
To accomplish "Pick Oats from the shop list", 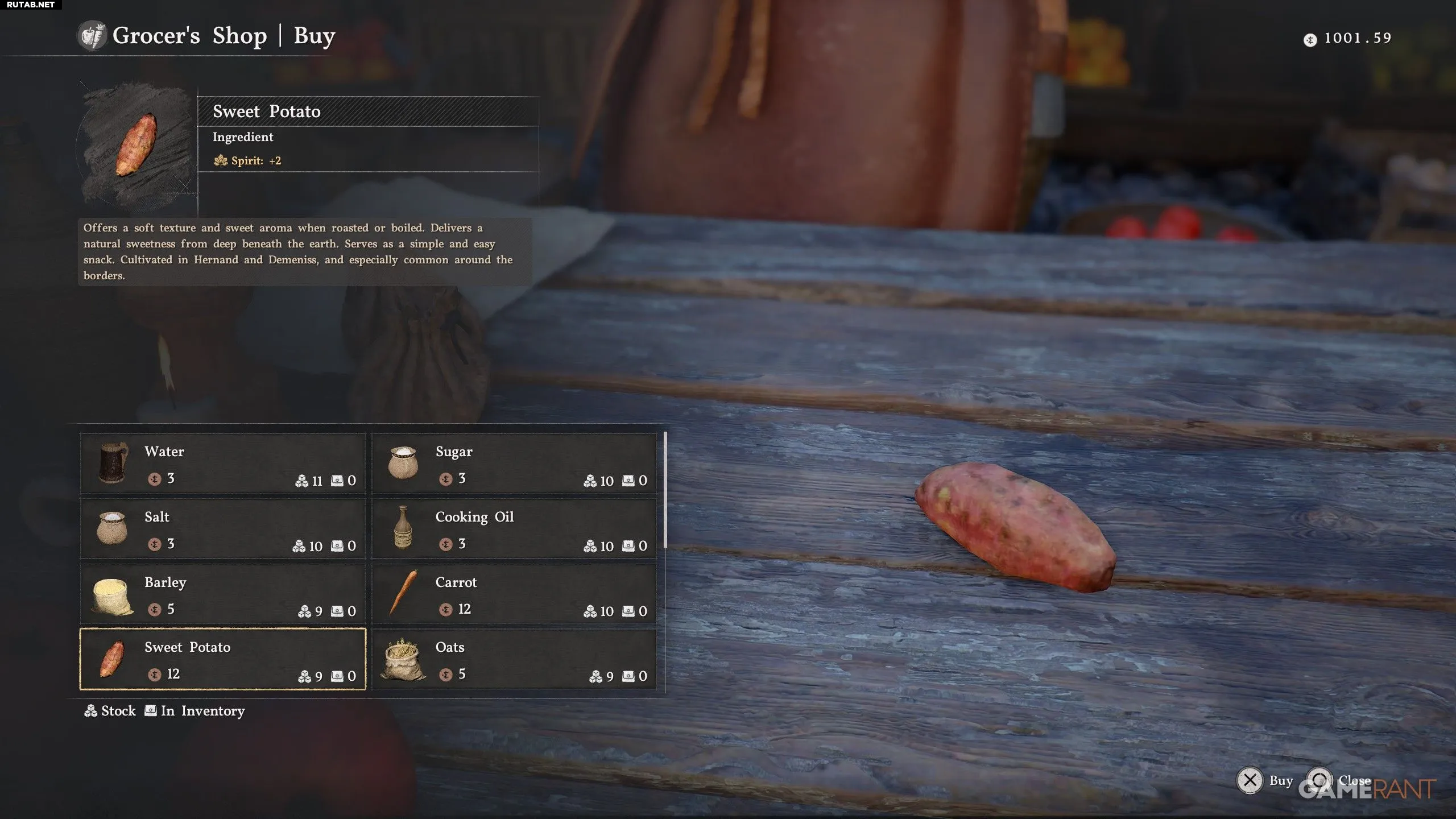I will [x=514, y=659].
